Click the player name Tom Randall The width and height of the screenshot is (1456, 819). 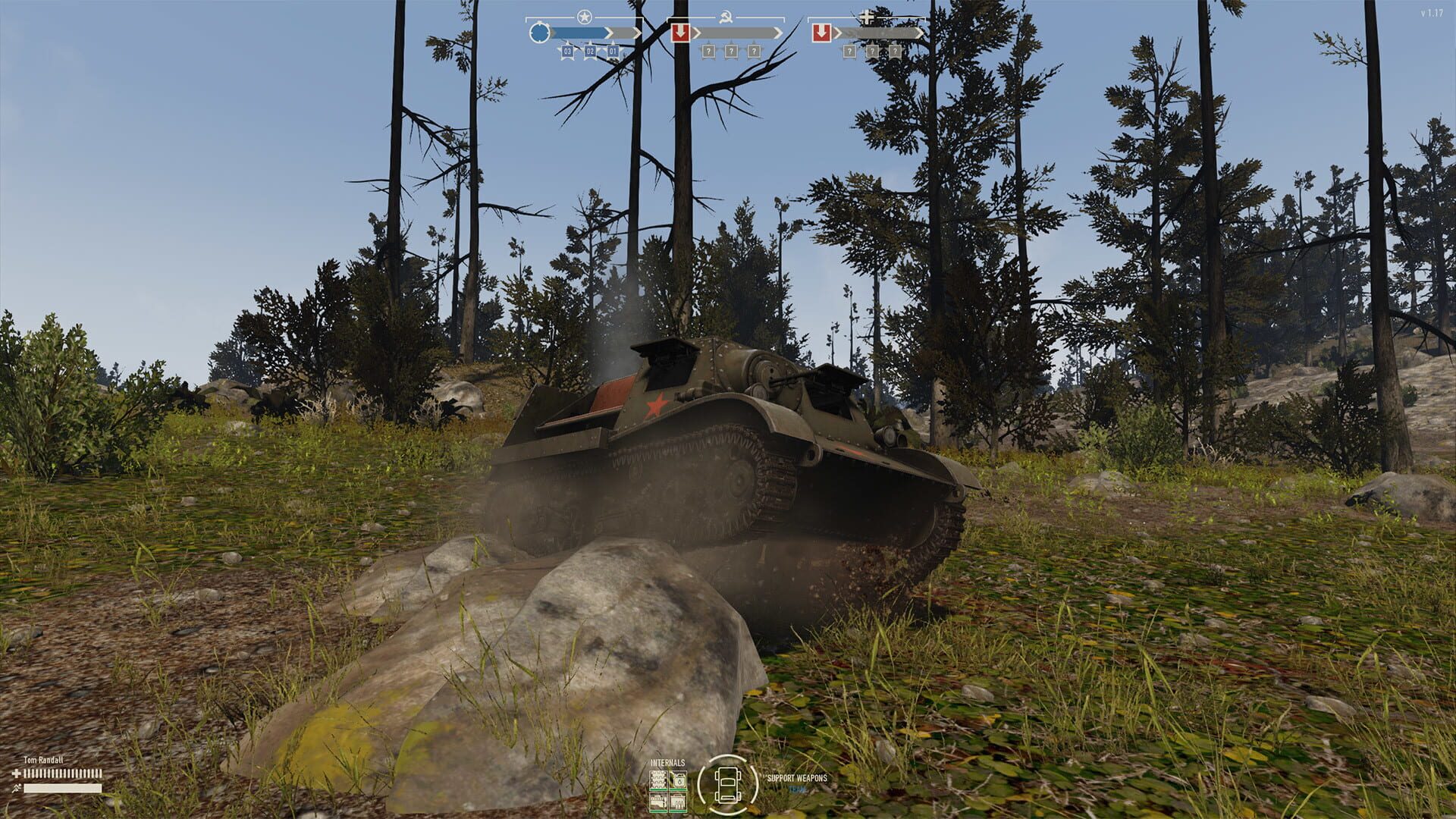tap(42, 761)
